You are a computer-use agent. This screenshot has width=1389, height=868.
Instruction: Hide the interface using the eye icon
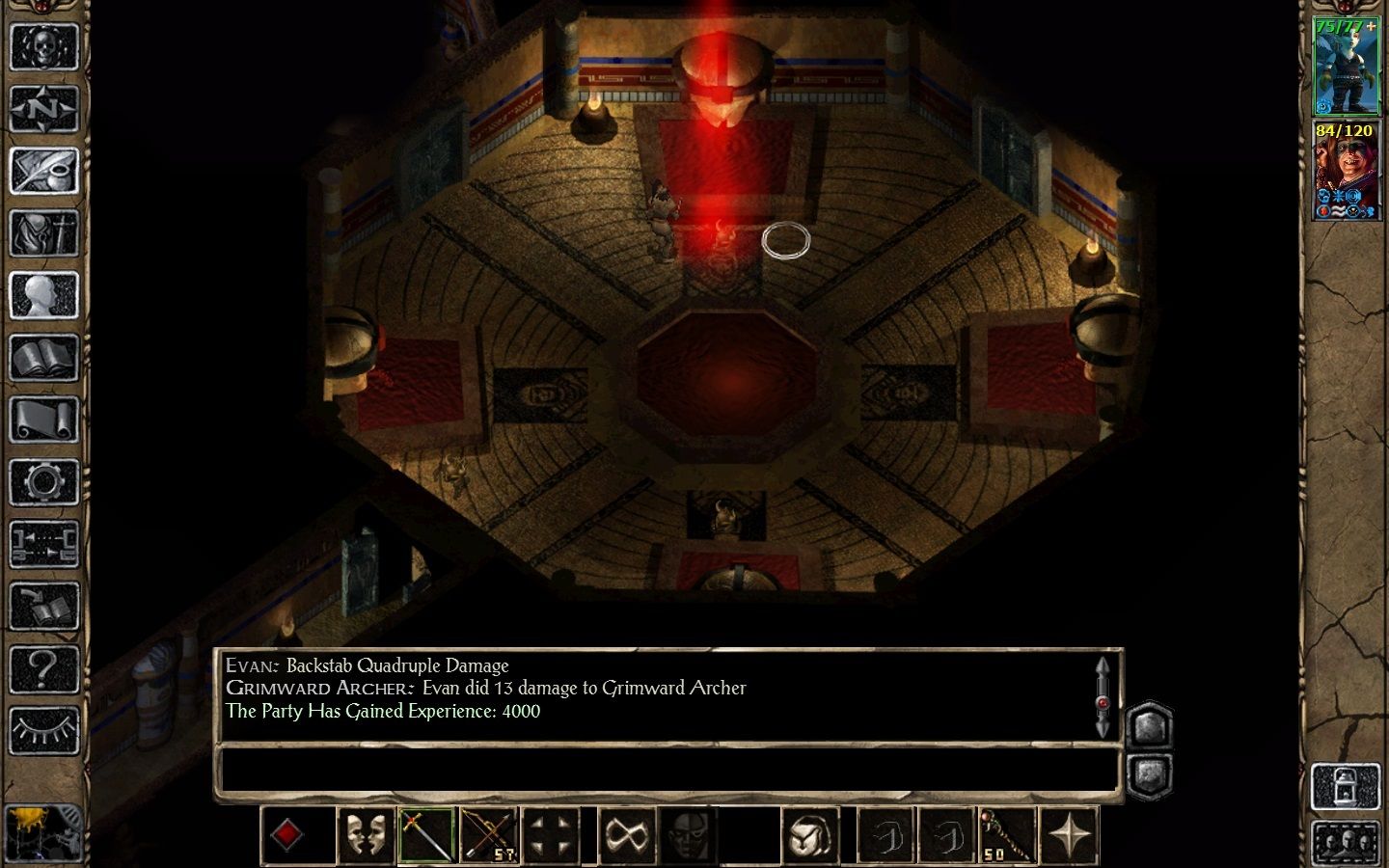click(45, 728)
